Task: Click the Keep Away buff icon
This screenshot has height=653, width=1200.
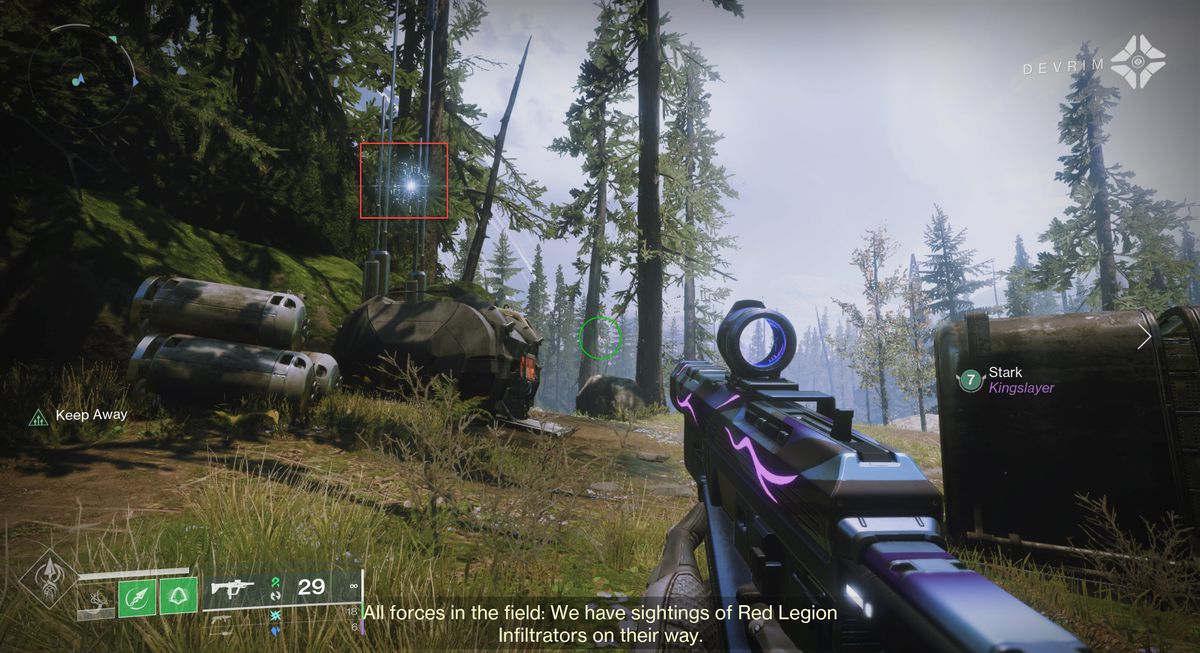Action: [38, 415]
